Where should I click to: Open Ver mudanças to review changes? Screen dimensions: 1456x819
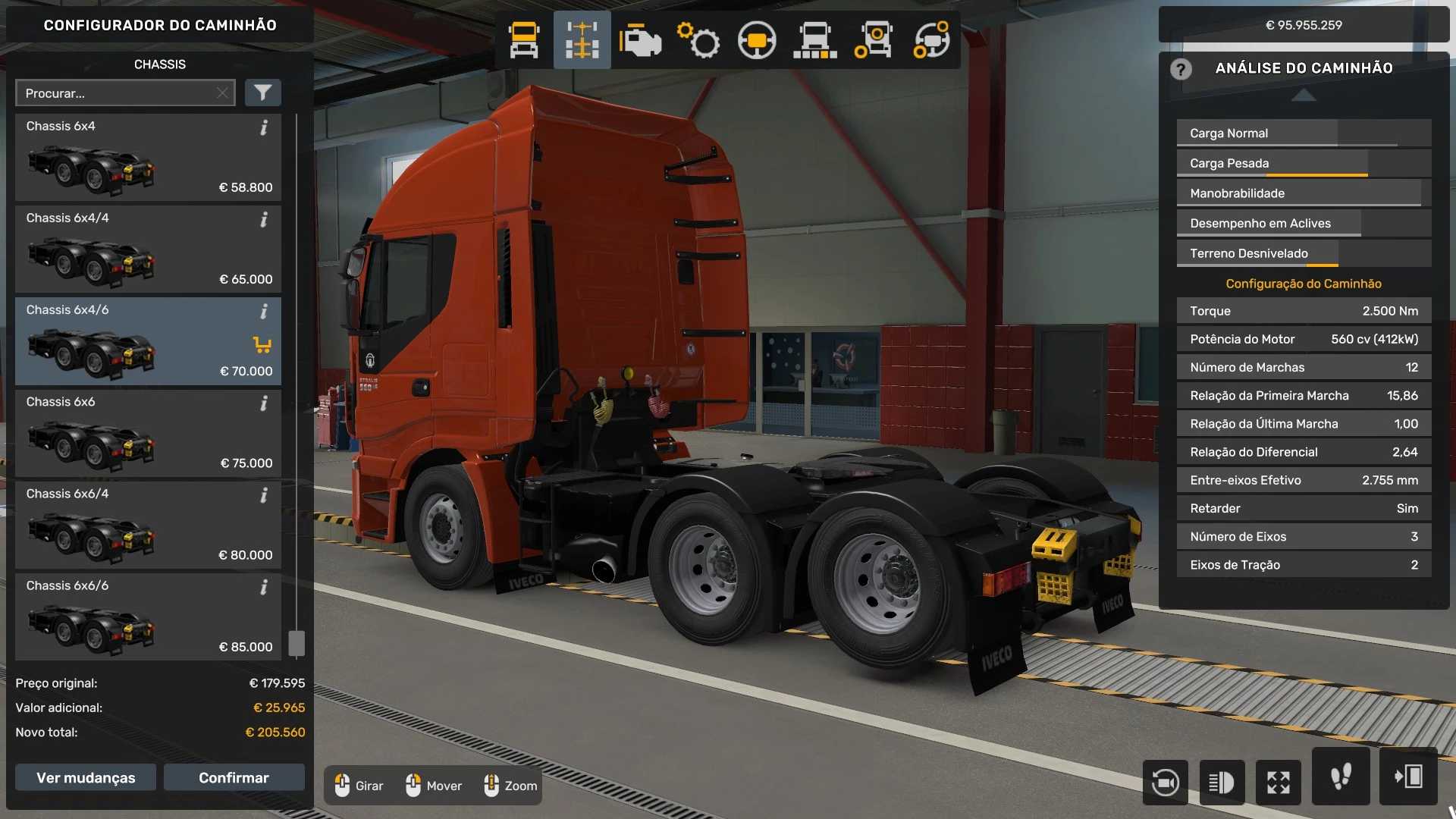click(86, 777)
